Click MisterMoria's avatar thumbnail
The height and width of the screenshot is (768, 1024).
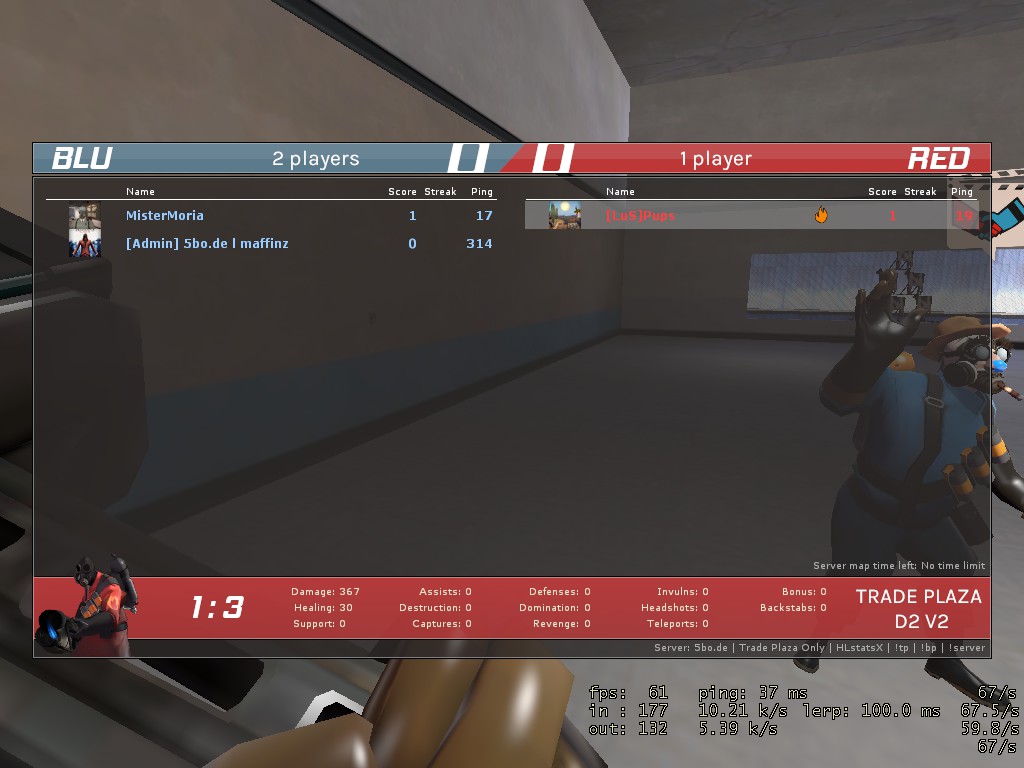(x=84, y=215)
